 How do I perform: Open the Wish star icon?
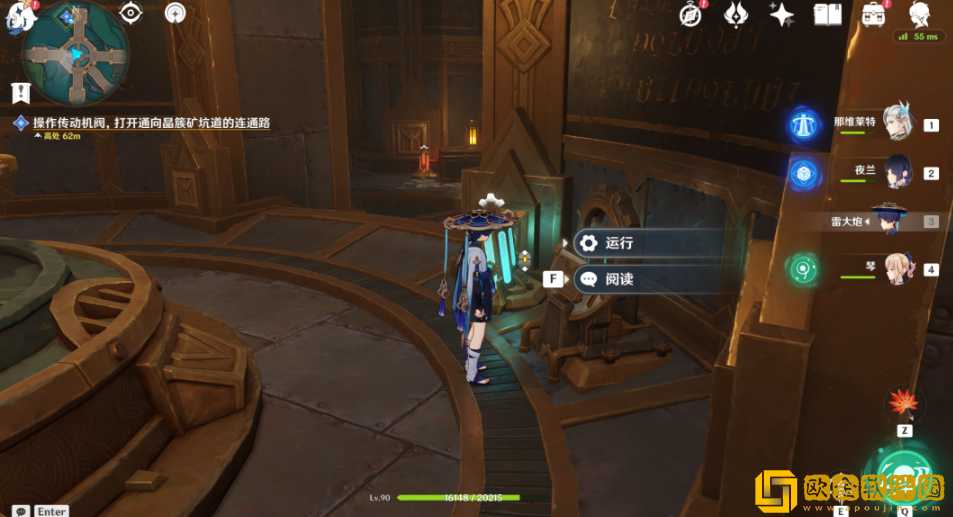click(x=782, y=14)
